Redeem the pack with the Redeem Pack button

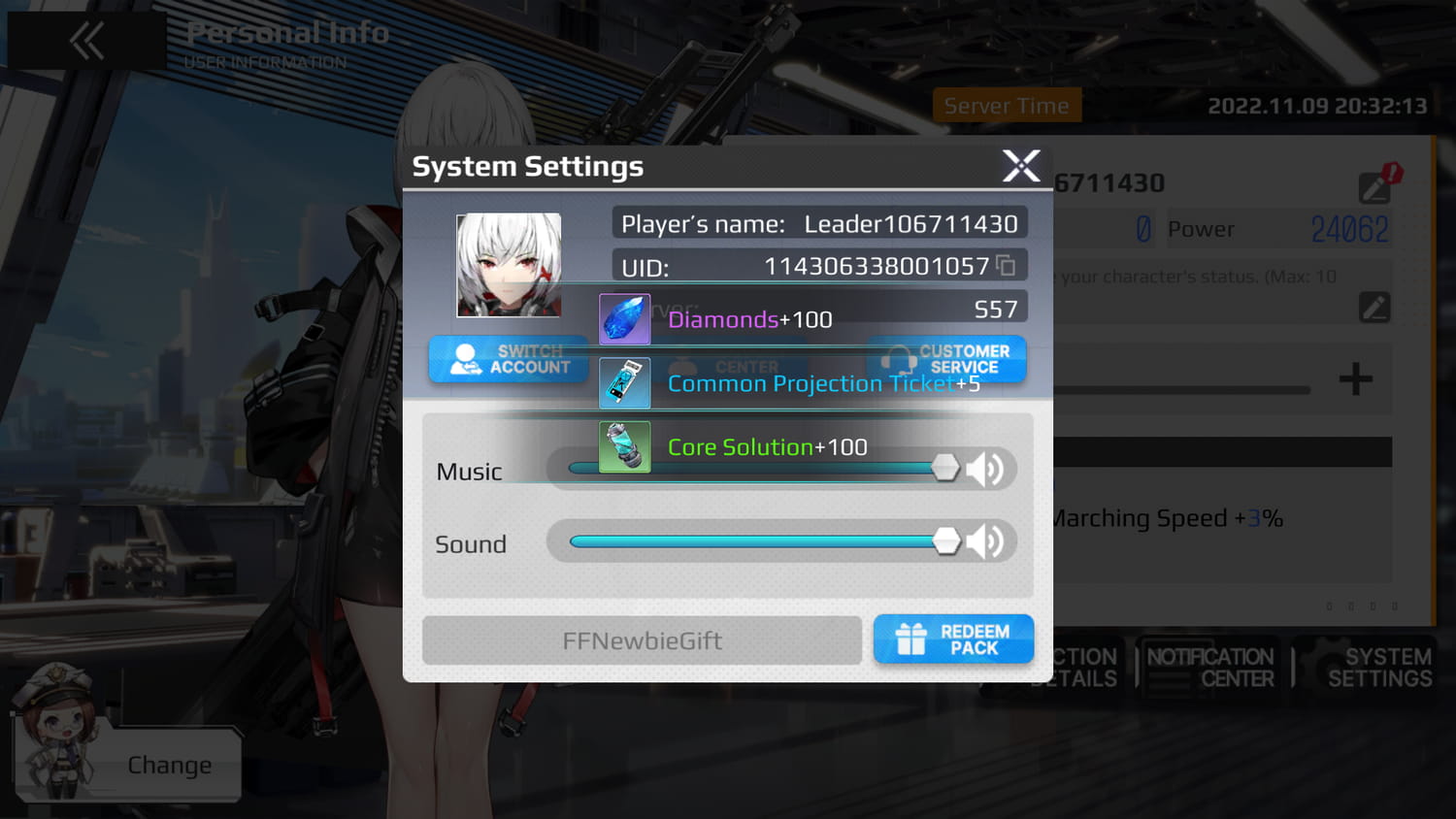(953, 639)
